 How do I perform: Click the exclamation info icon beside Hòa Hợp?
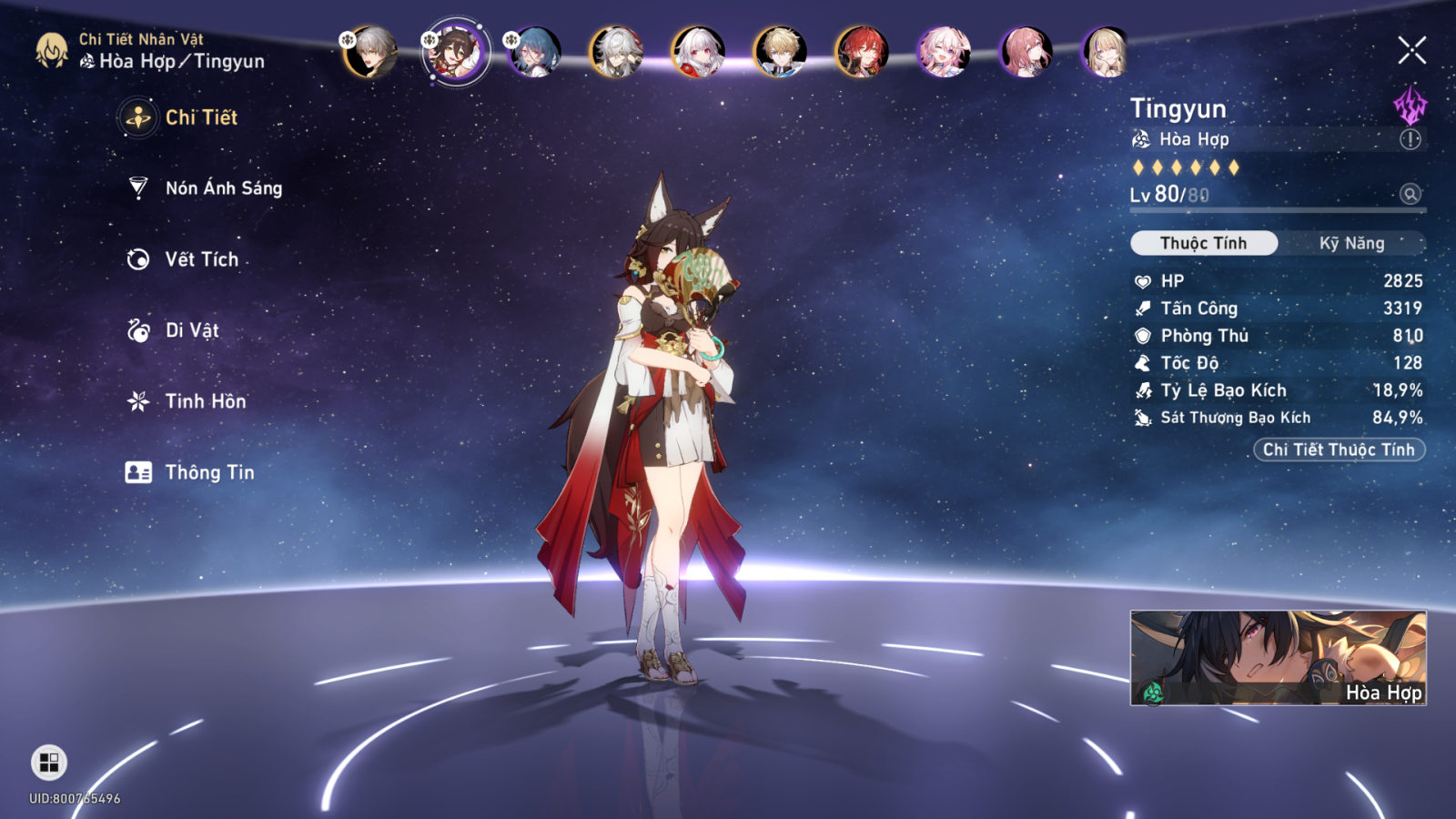coord(1410,139)
